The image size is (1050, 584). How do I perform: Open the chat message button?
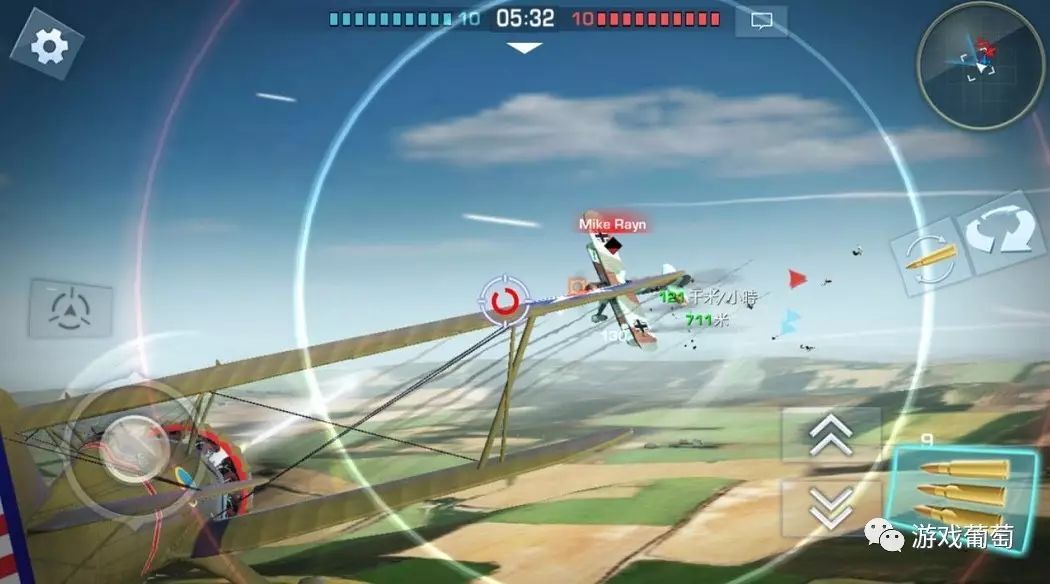761,20
